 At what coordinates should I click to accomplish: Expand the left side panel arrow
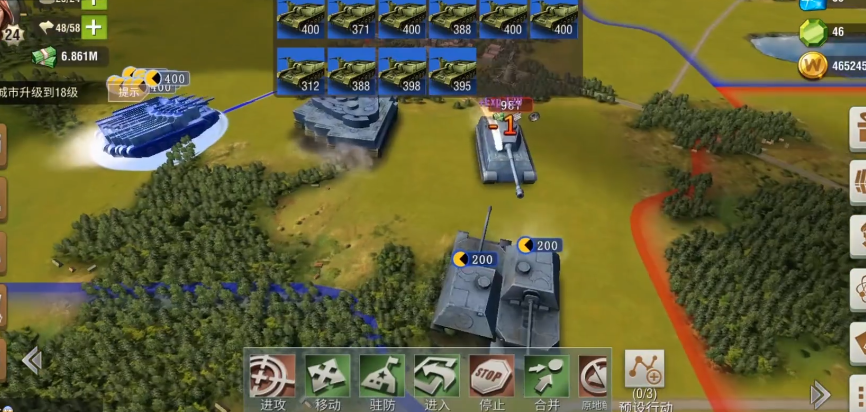(x=32, y=359)
